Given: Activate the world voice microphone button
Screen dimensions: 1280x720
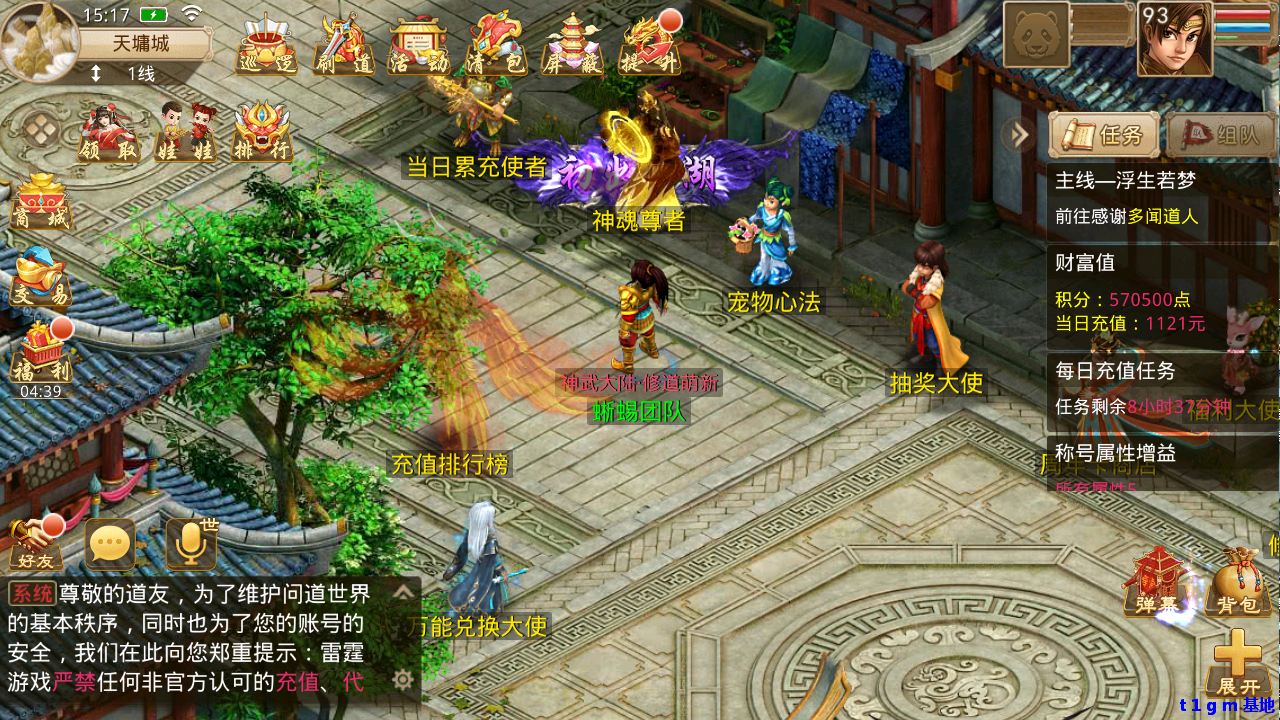Looking at the screenshot, I should click(190, 545).
